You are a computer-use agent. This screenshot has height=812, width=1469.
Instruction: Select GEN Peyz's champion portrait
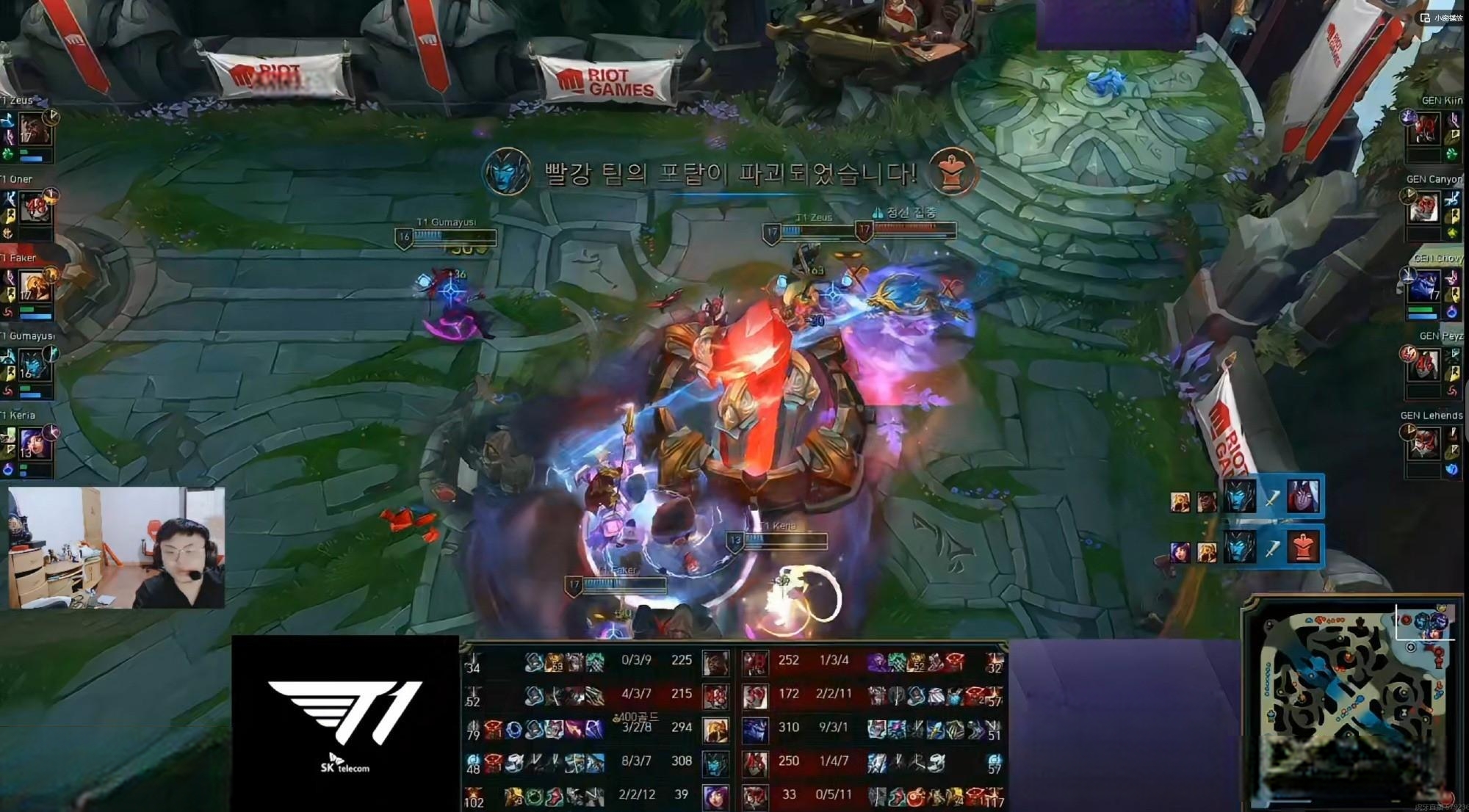click(x=1425, y=365)
